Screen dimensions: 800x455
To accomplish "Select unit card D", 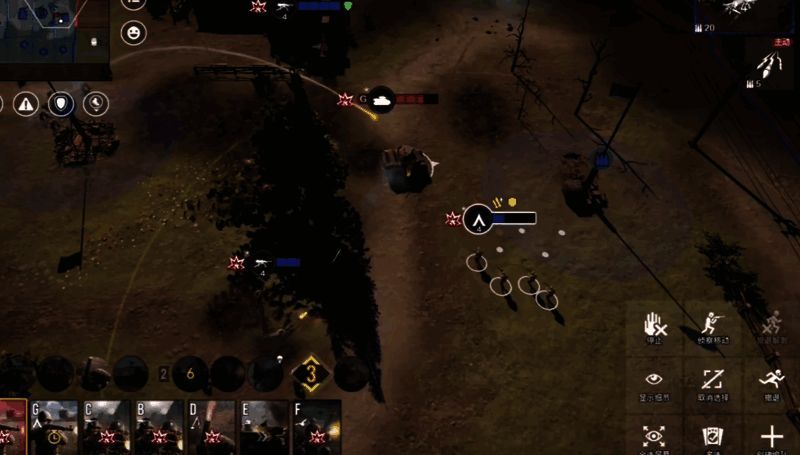I will [212, 427].
